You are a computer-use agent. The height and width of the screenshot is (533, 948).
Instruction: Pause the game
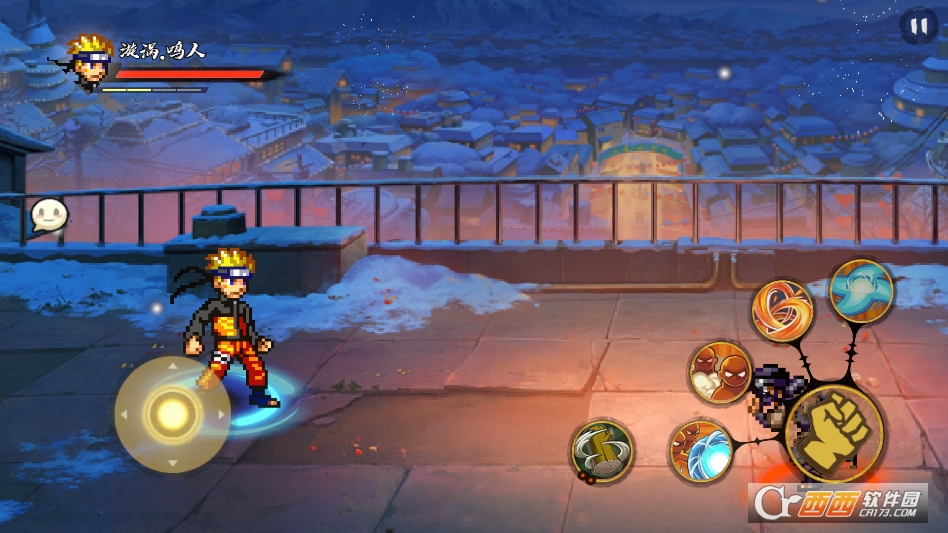tap(917, 26)
